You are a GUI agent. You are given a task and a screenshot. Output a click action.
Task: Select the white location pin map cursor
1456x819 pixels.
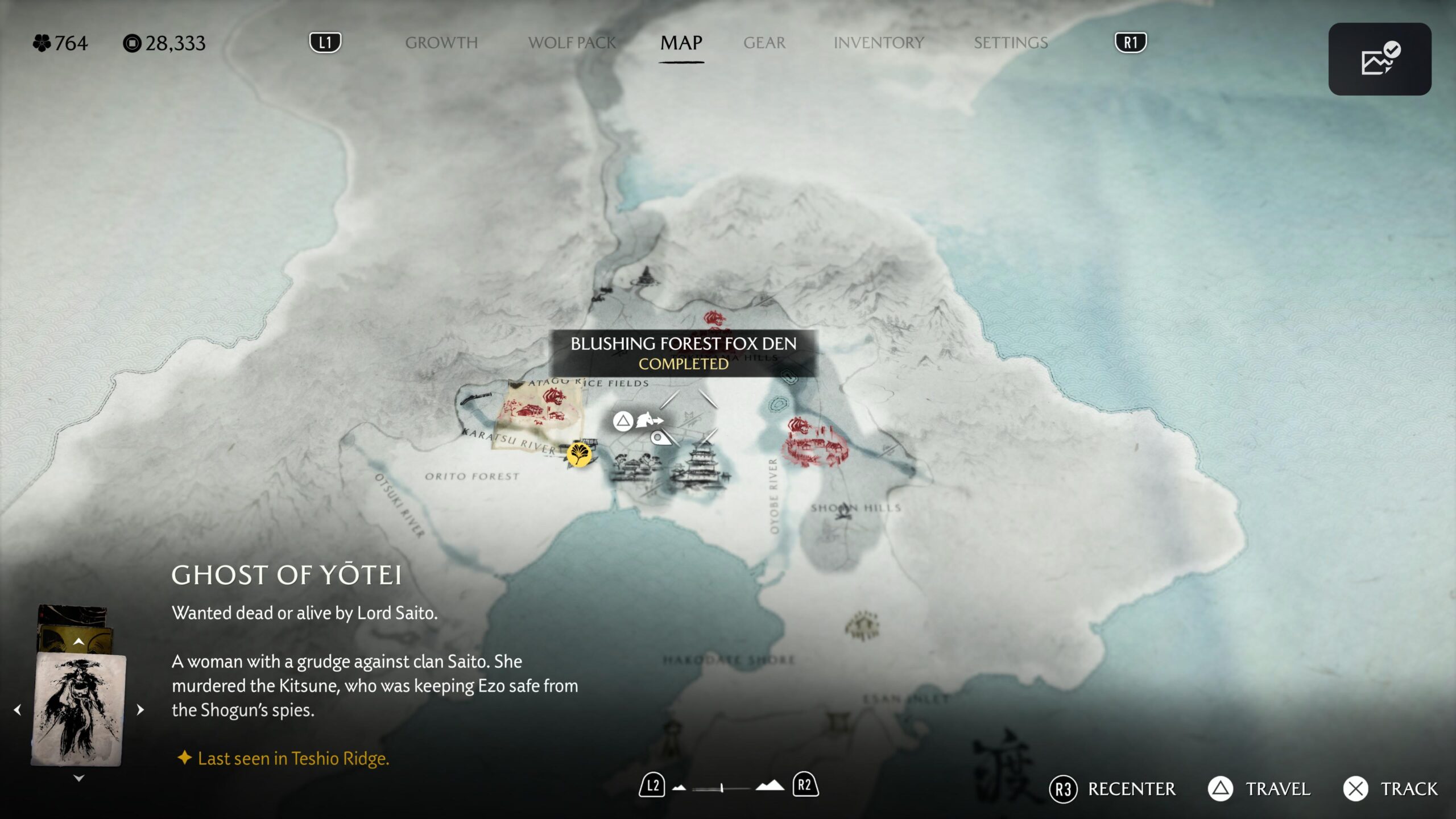(659, 438)
